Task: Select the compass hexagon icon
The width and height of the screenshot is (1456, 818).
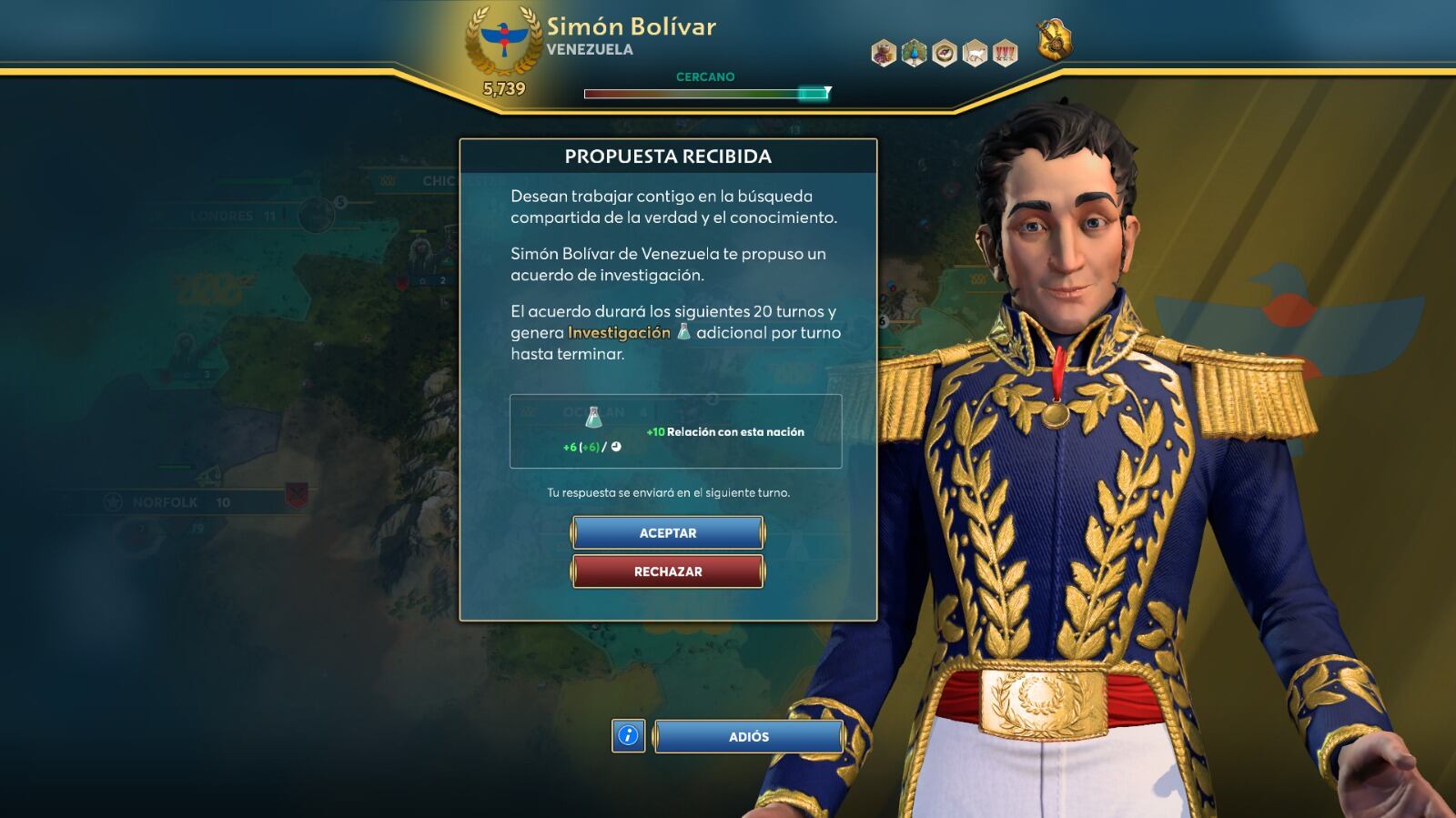Action: (x=945, y=54)
